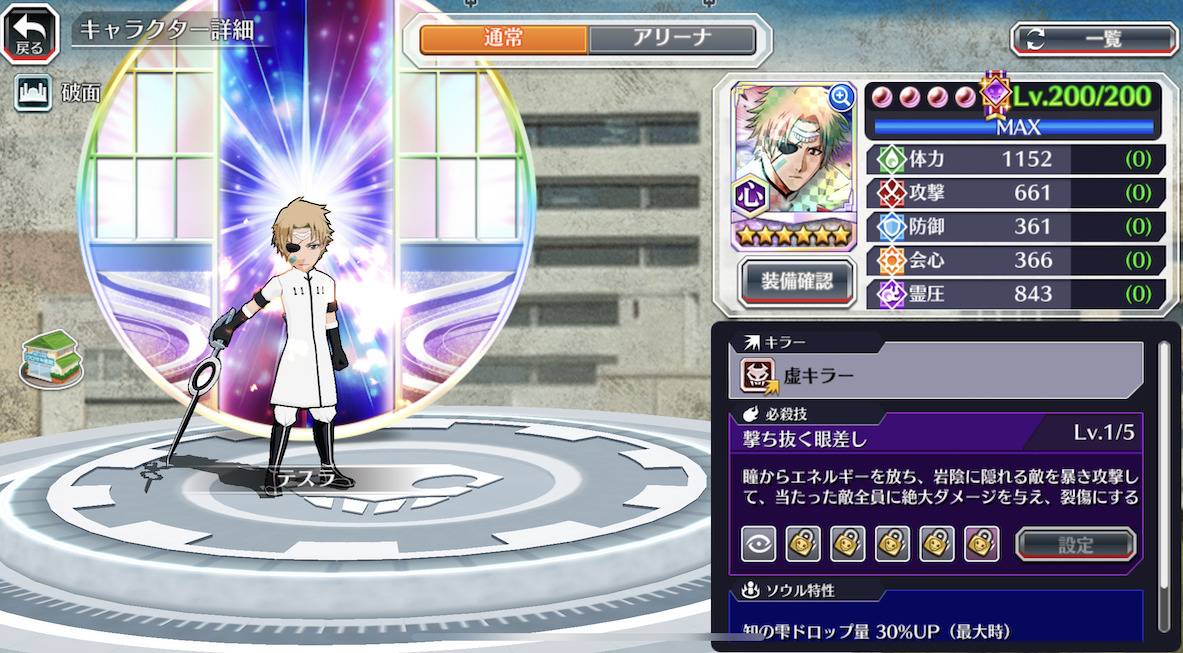Toggle the 破面 affiliation icon
Image resolution: width=1183 pixels, height=653 pixels.
(x=33, y=93)
